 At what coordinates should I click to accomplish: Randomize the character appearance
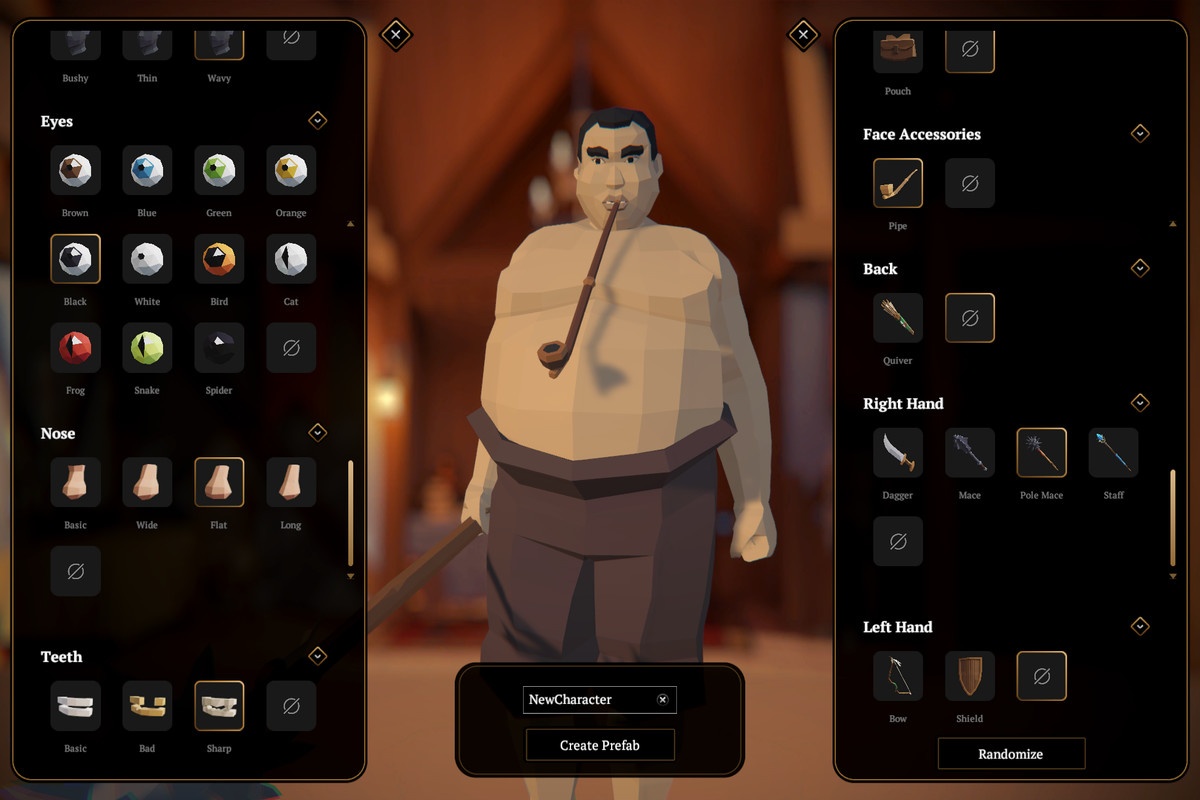(1010, 754)
